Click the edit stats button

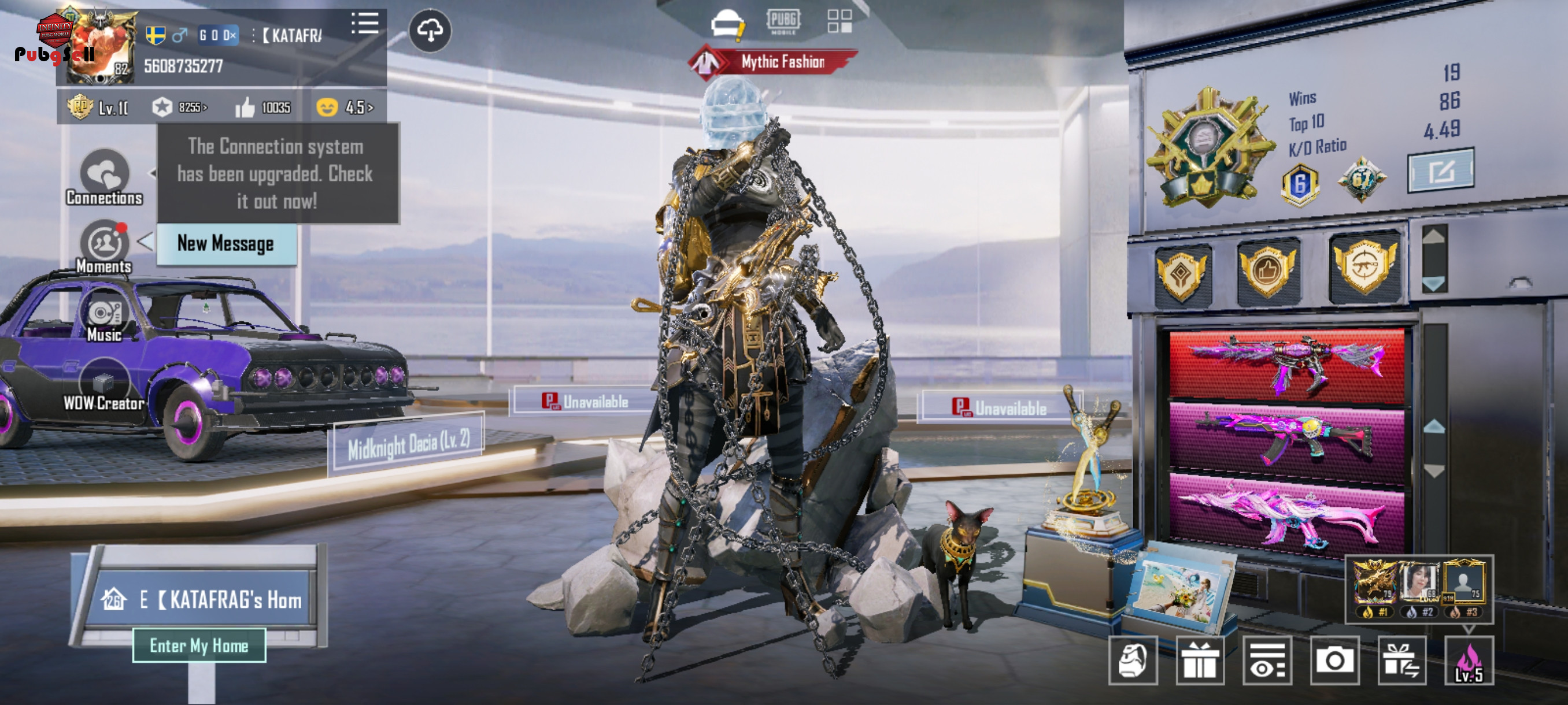[x=1440, y=171]
